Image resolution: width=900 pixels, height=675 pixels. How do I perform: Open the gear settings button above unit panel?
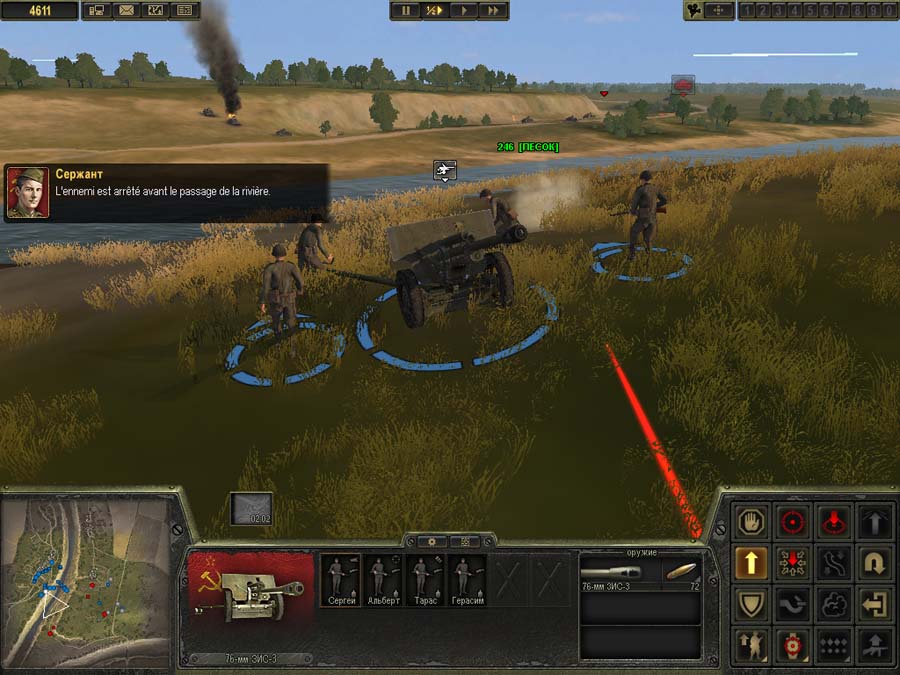point(430,541)
